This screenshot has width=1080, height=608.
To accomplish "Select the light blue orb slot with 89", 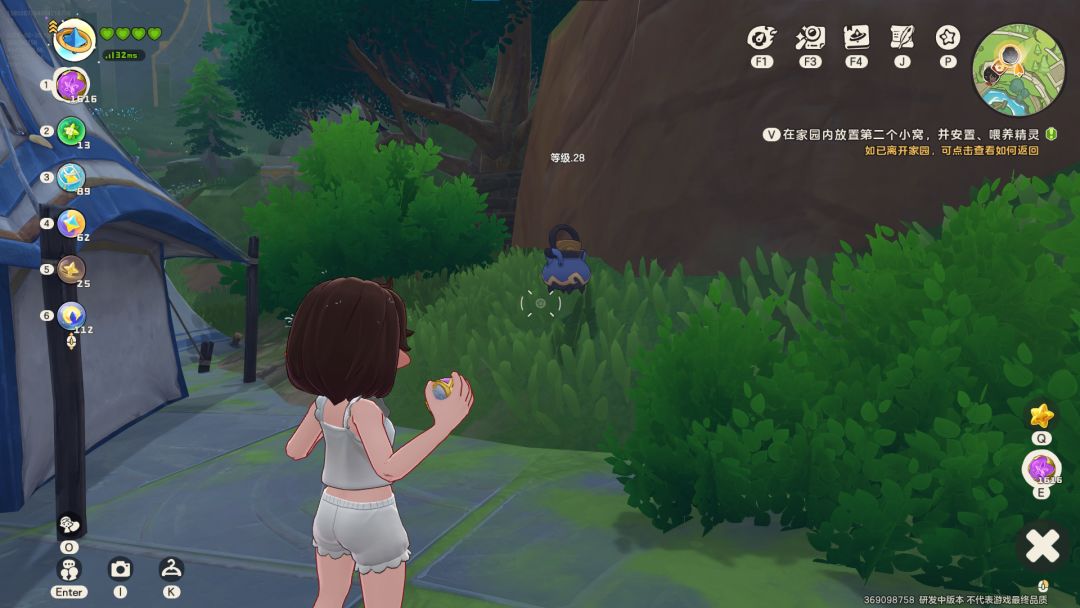I will 71,177.
